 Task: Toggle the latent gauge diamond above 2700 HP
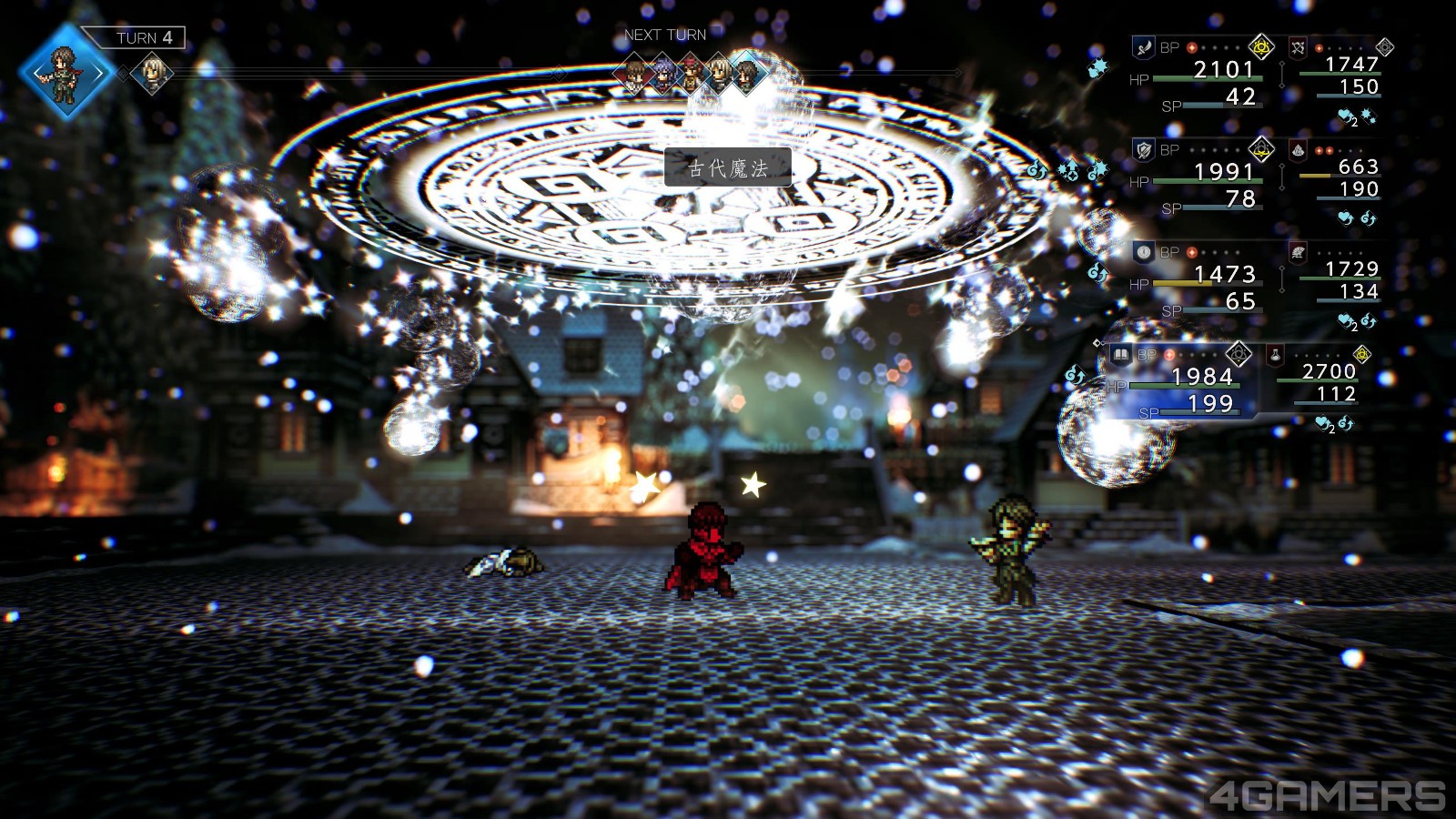coord(1362,354)
